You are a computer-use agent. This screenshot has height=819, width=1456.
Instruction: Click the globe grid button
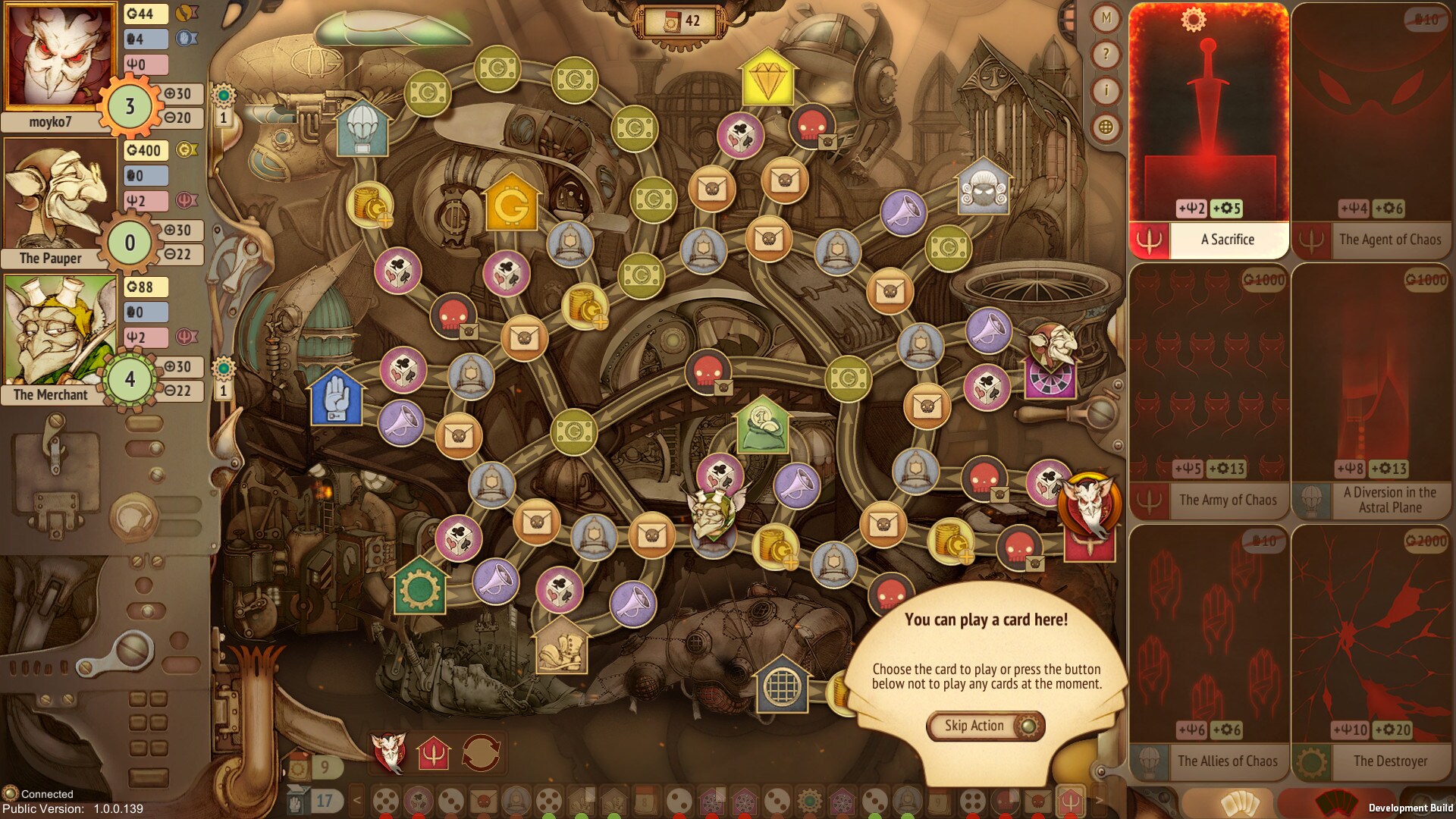point(1106,127)
